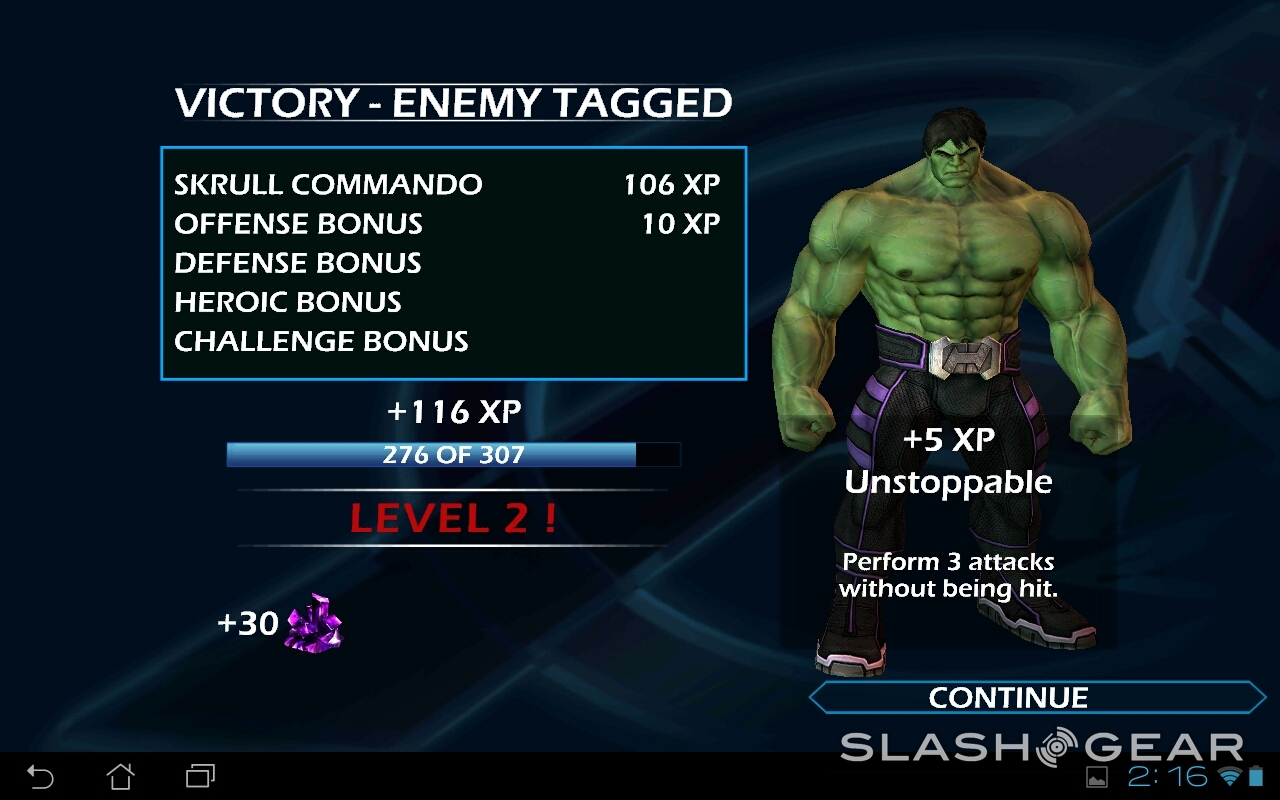1280x800 pixels.
Task: Tap the home icon in the navigation bar
Action: 122,775
